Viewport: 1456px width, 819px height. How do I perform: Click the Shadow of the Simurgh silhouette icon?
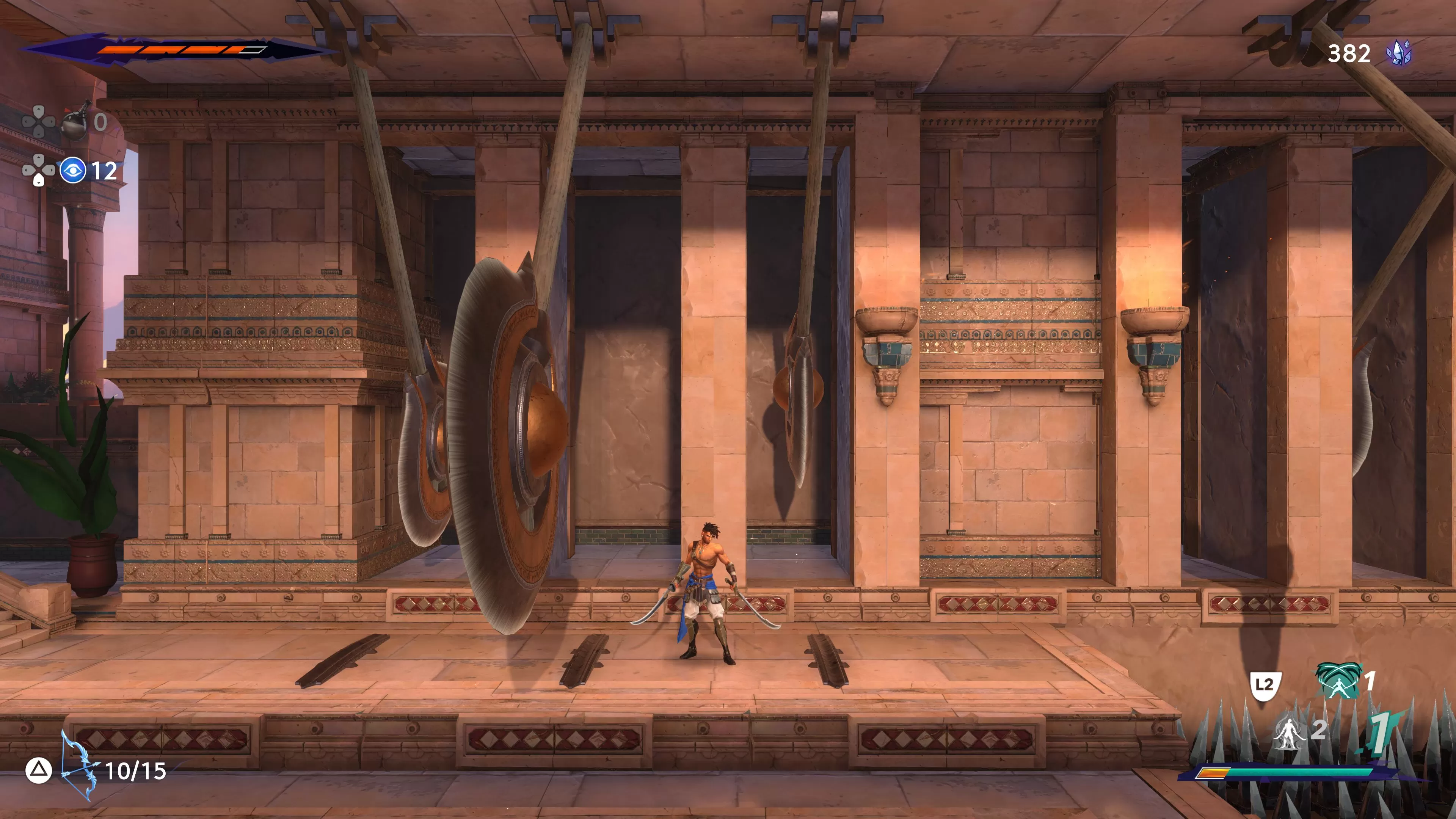click(x=1289, y=732)
